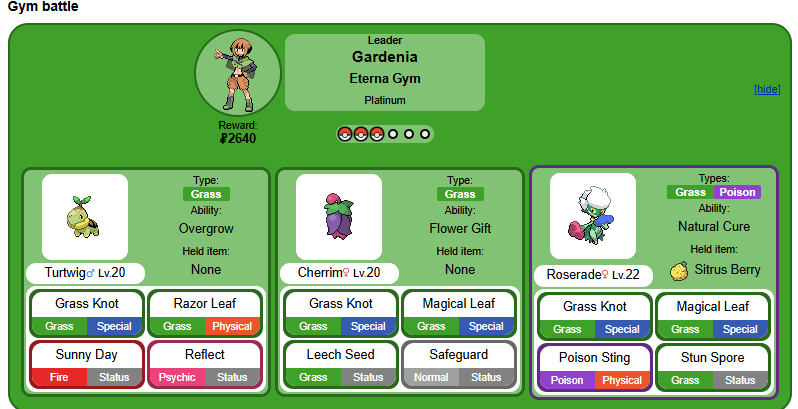The image size is (798, 409).
Task: Choose the Poison Sting move
Action: (x=595, y=357)
